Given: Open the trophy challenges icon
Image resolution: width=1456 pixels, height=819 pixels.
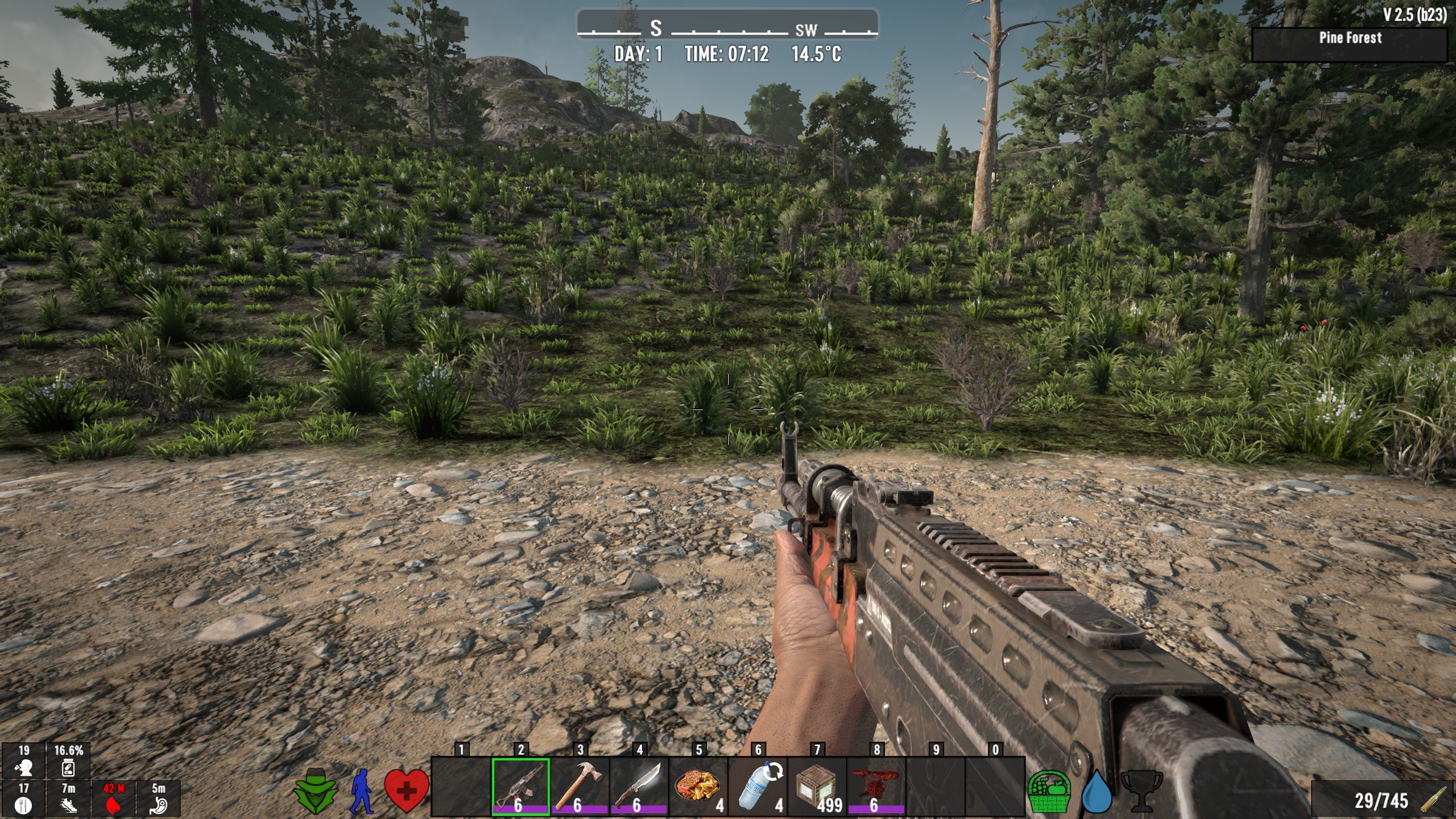Looking at the screenshot, I should tap(1141, 791).
